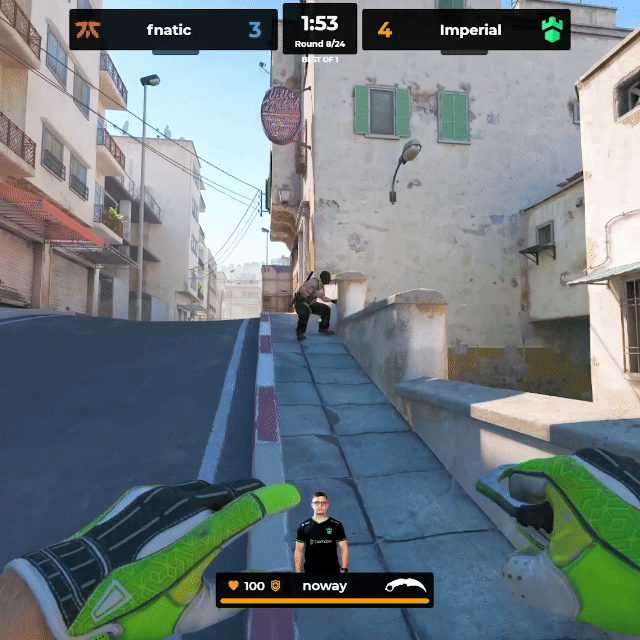Click the noway player name bar
Image resolution: width=640 pixels, height=640 pixels.
[325, 587]
